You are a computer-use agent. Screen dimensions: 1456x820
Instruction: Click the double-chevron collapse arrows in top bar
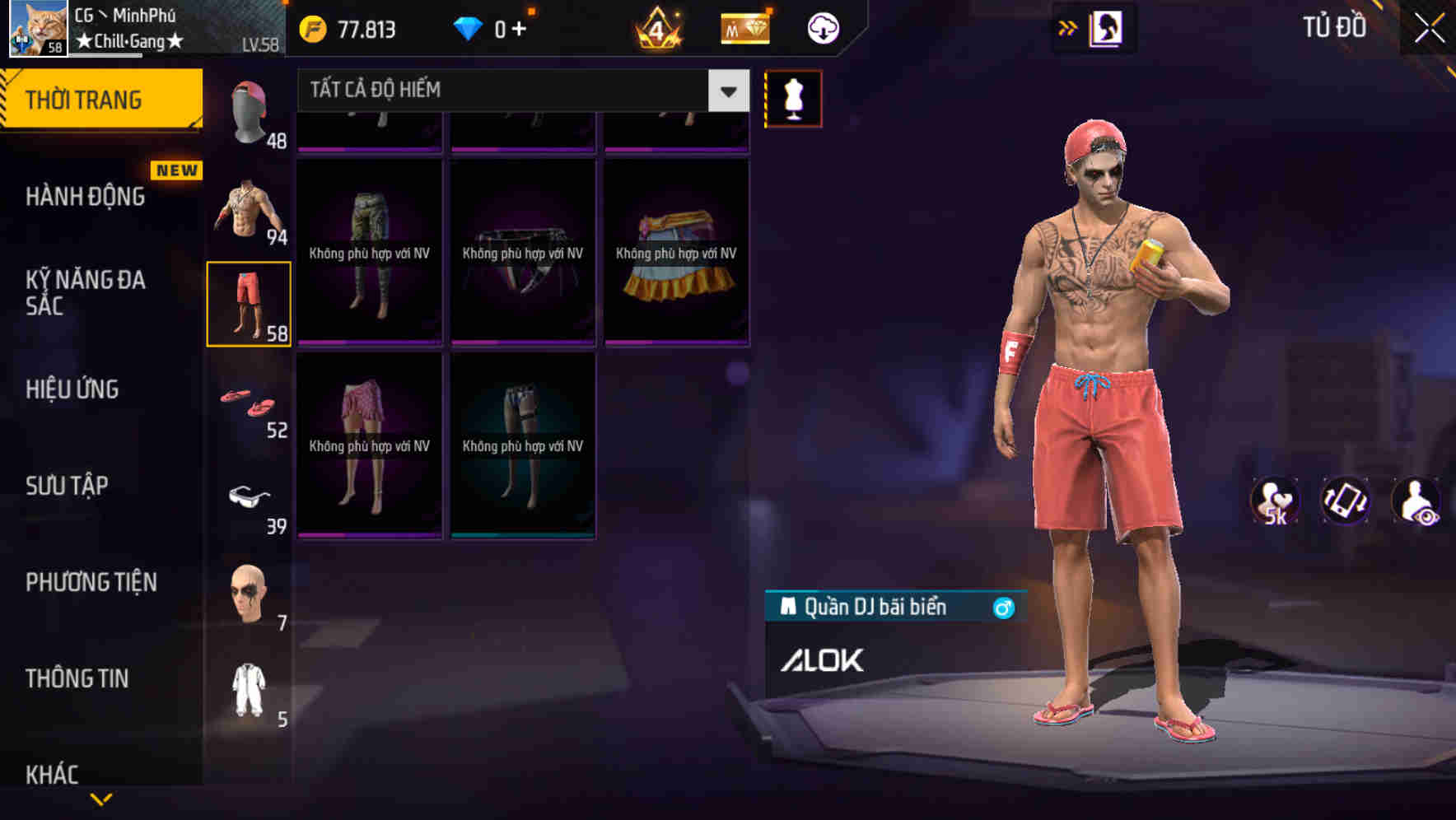pyautogui.click(x=1067, y=27)
